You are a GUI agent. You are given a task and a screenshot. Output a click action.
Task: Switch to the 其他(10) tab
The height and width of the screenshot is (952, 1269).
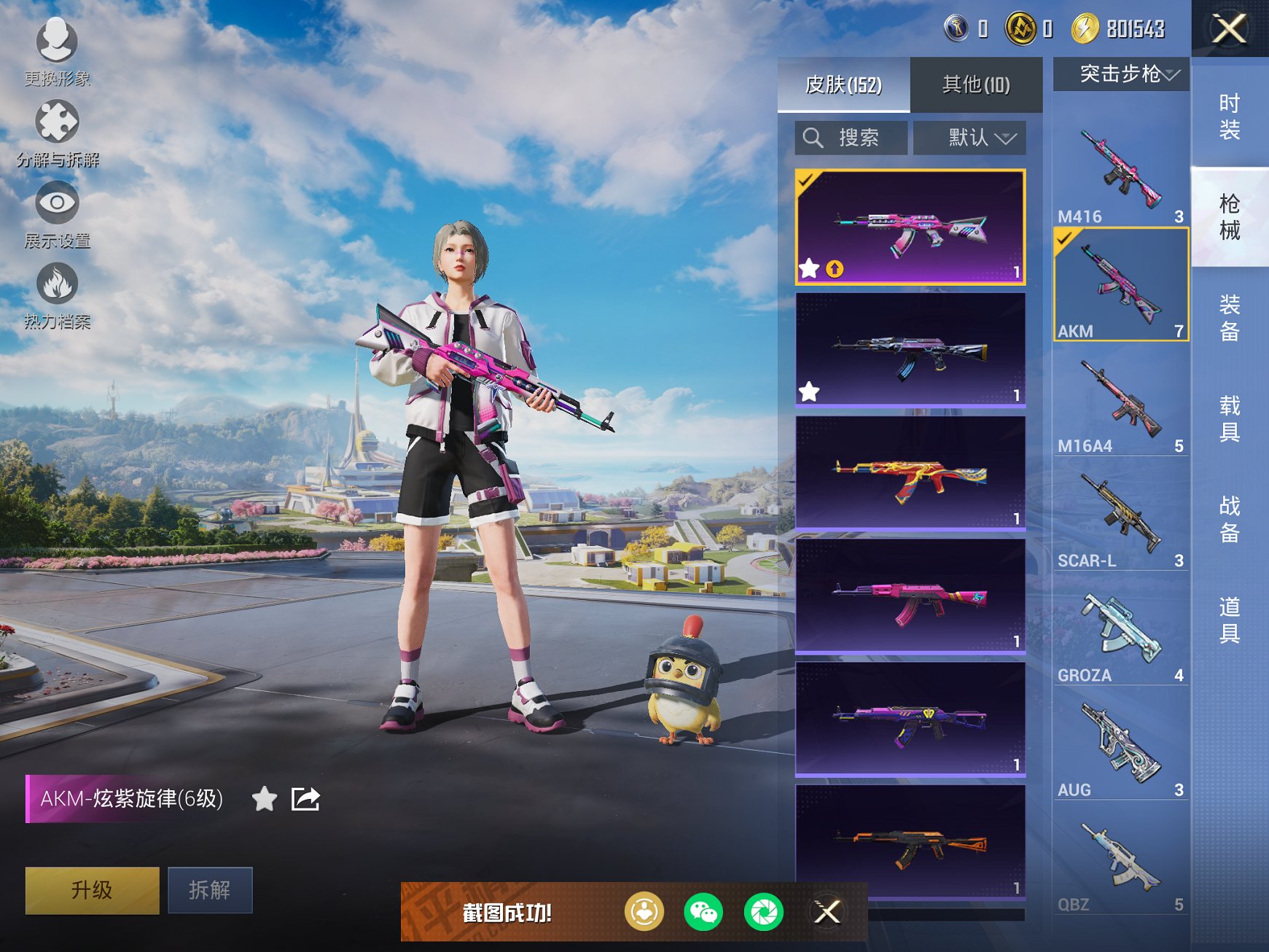point(977,85)
